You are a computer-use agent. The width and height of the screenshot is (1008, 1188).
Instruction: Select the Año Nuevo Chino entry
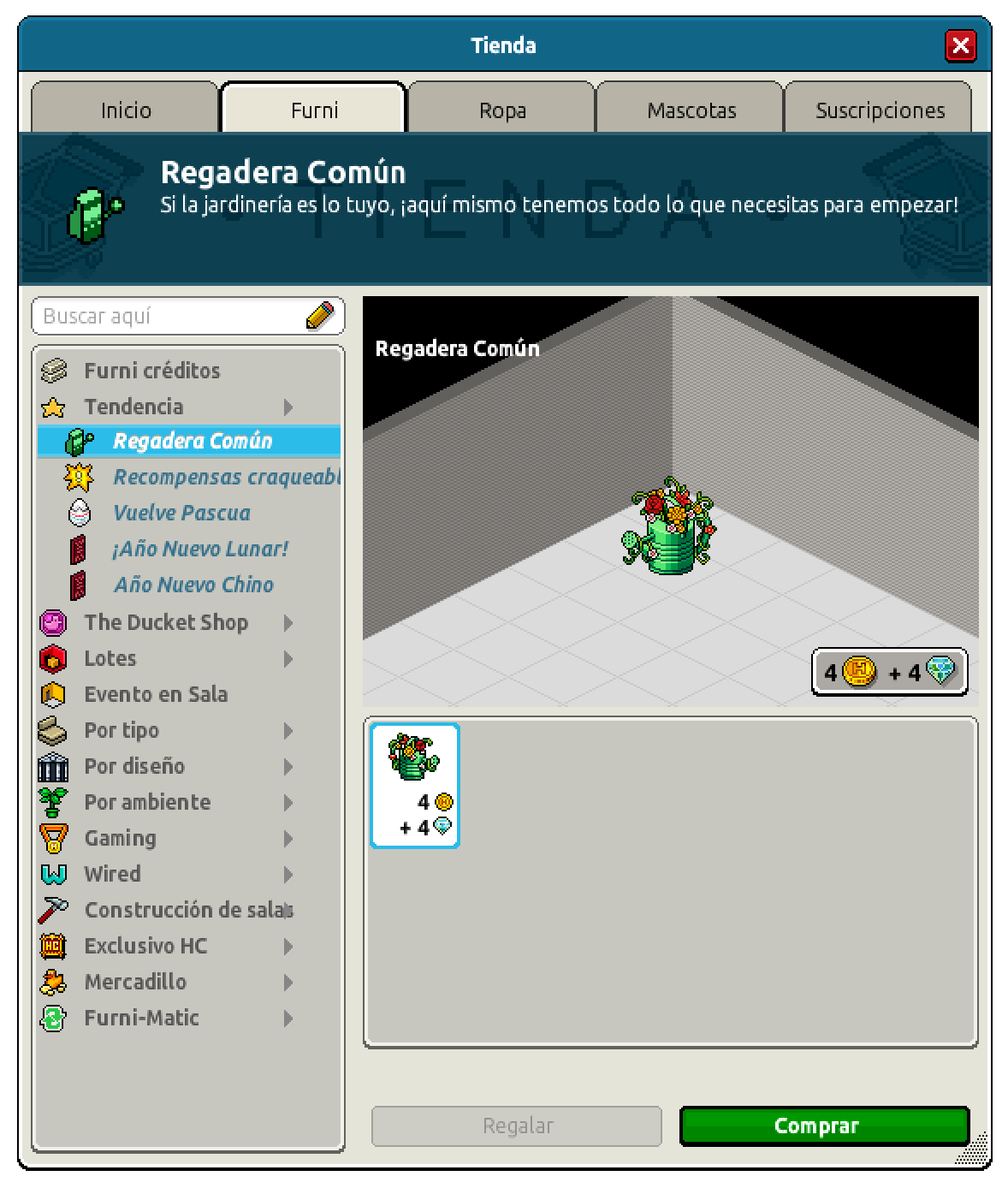[x=193, y=585]
